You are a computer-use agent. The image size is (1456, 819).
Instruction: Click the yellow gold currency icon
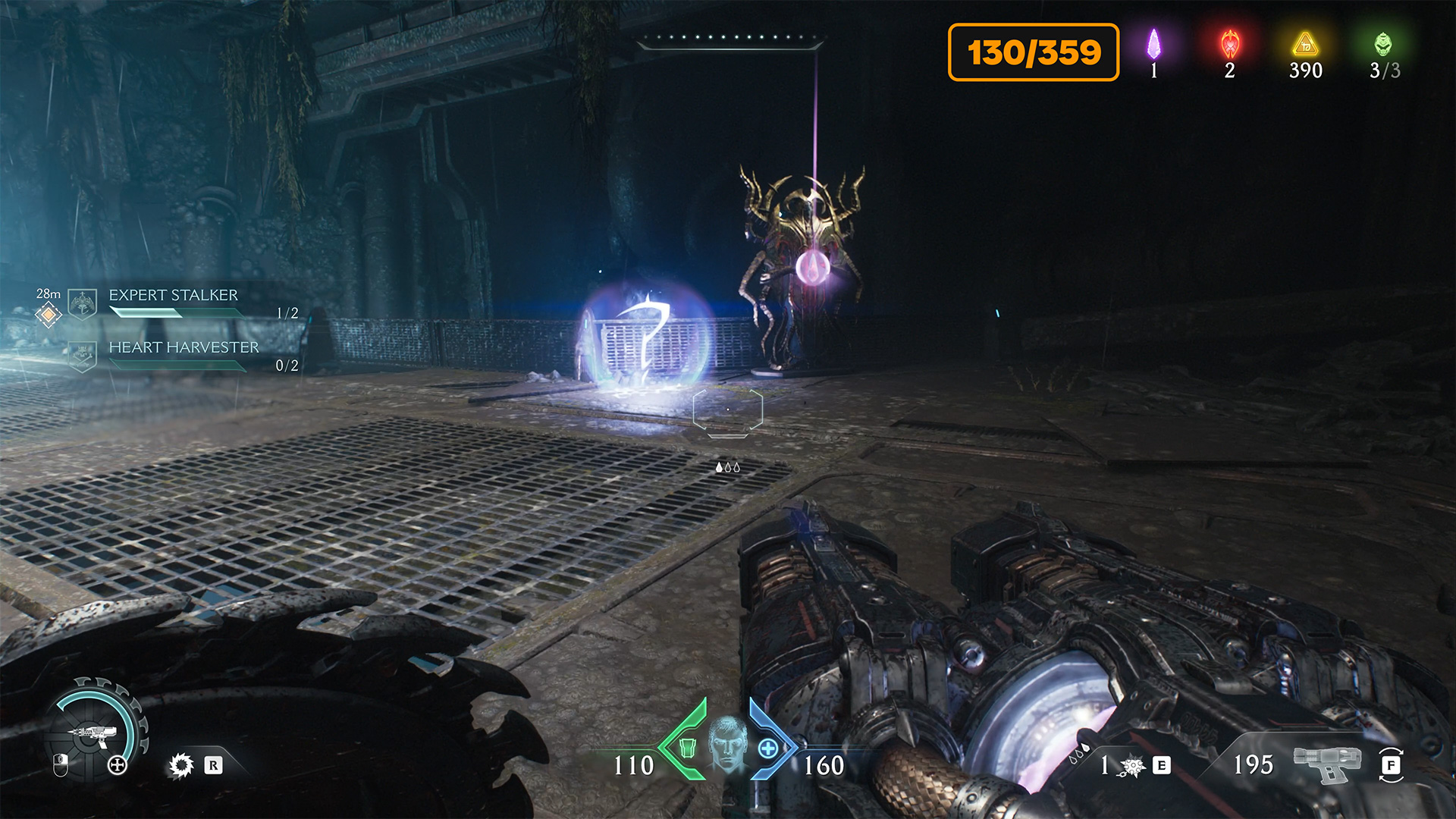click(1305, 44)
